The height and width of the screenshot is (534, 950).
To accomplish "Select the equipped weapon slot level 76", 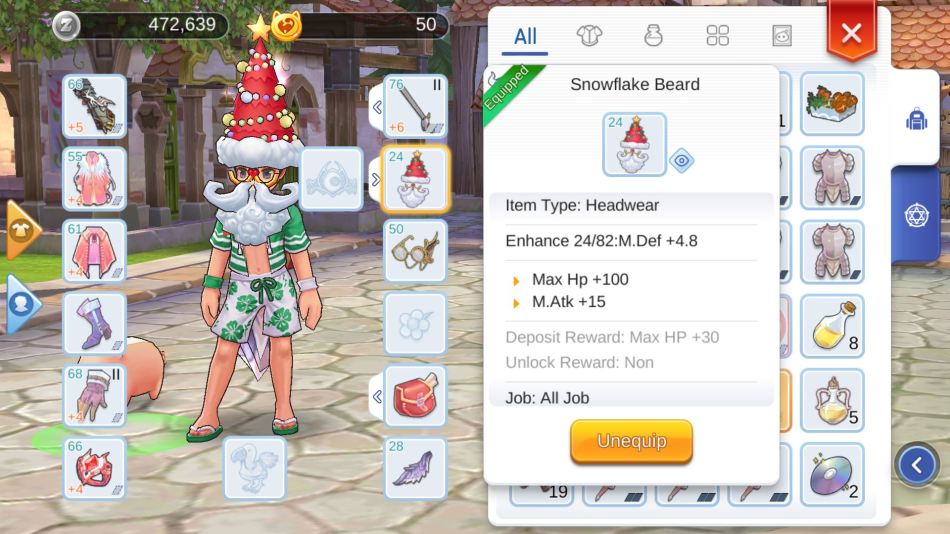I will click(x=415, y=106).
